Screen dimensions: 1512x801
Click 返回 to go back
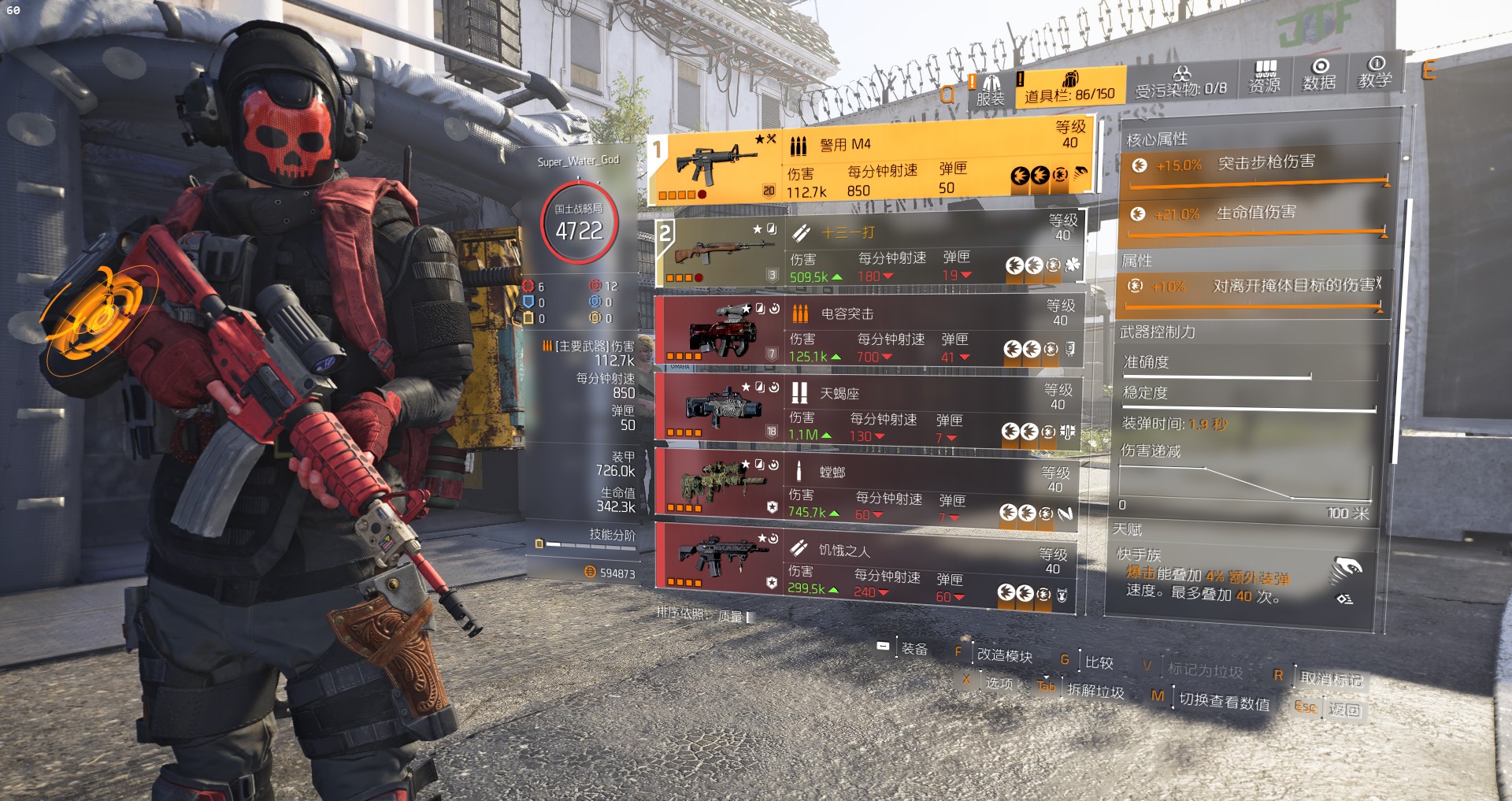pyautogui.click(x=1344, y=710)
